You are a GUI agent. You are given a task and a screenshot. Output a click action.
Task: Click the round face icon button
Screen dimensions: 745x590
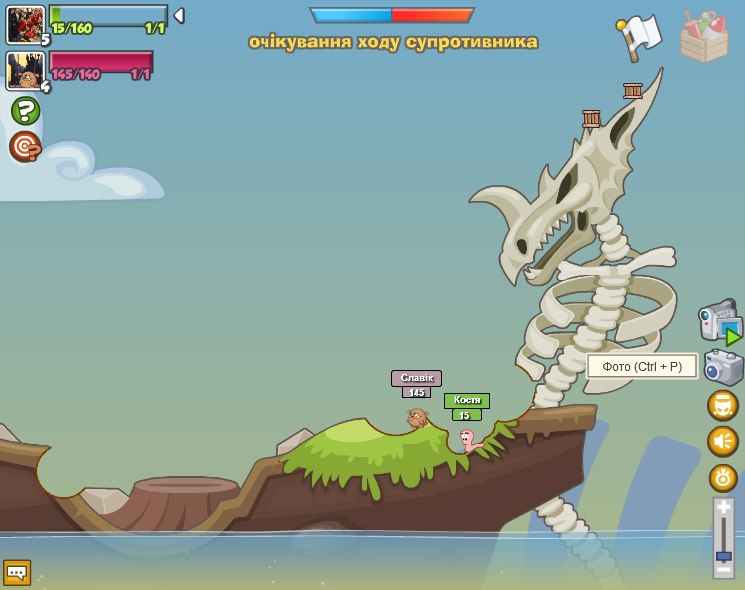click(723, 406)
